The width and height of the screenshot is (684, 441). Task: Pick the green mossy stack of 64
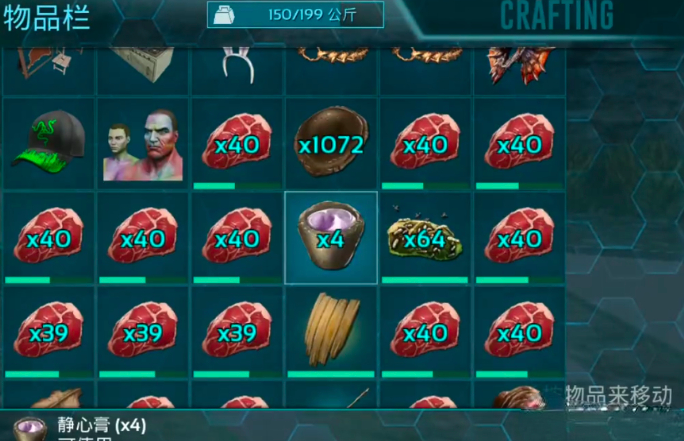(x=425, y=236)
